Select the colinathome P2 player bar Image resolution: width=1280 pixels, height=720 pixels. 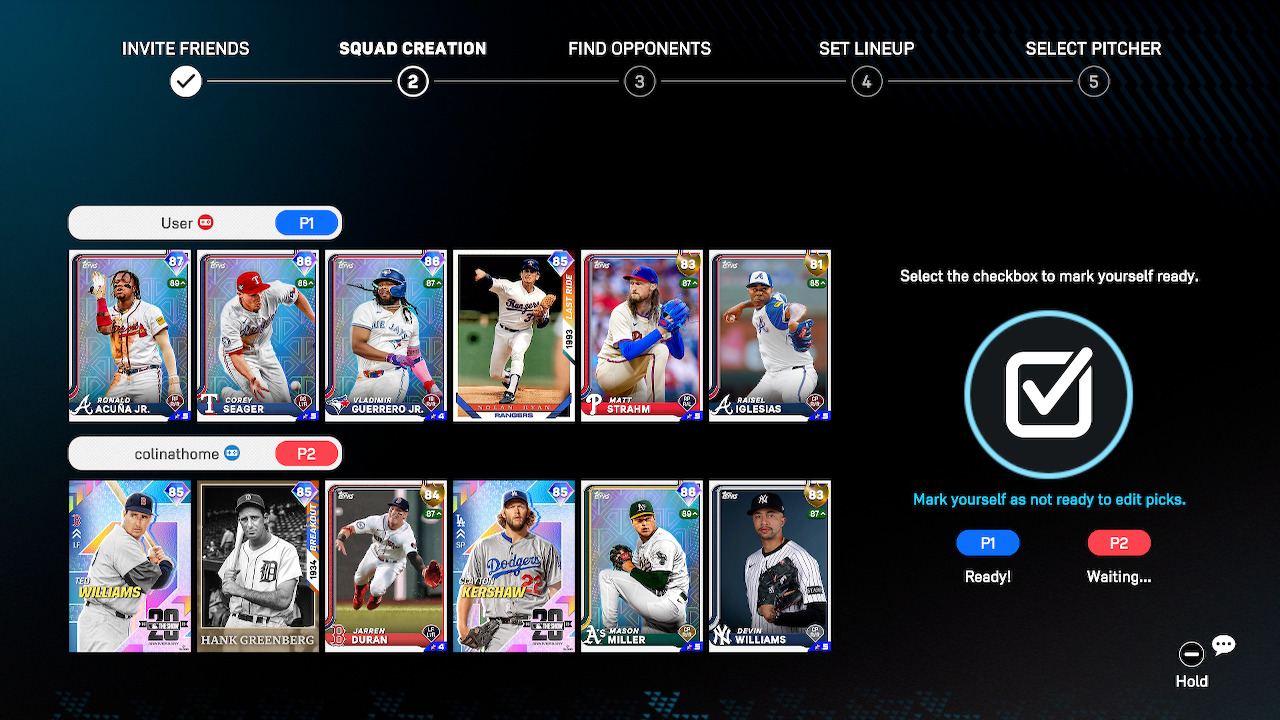point(205,453)
